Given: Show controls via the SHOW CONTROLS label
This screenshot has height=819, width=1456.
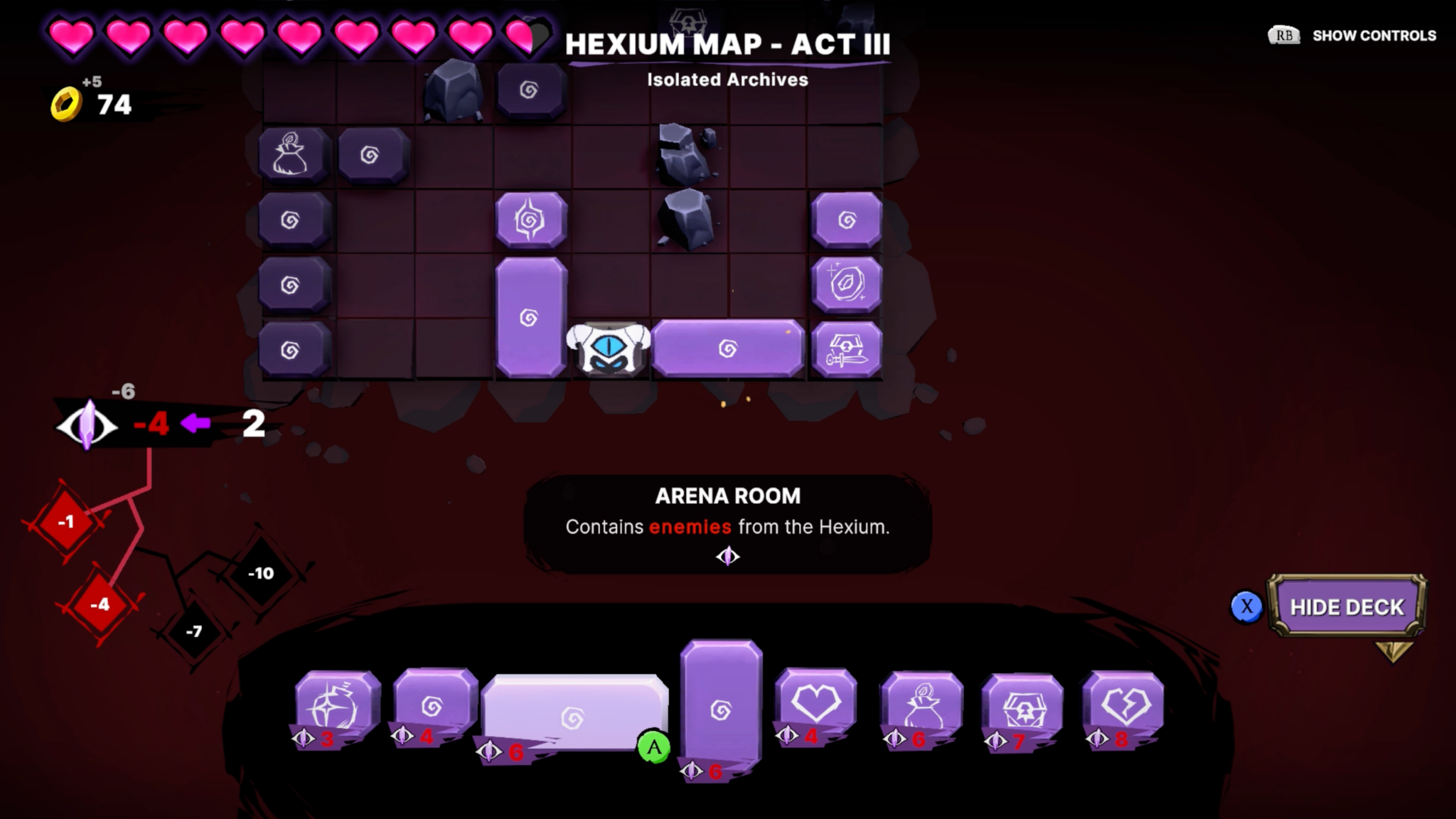Looking at the screenshot, I should (1373, 36).
